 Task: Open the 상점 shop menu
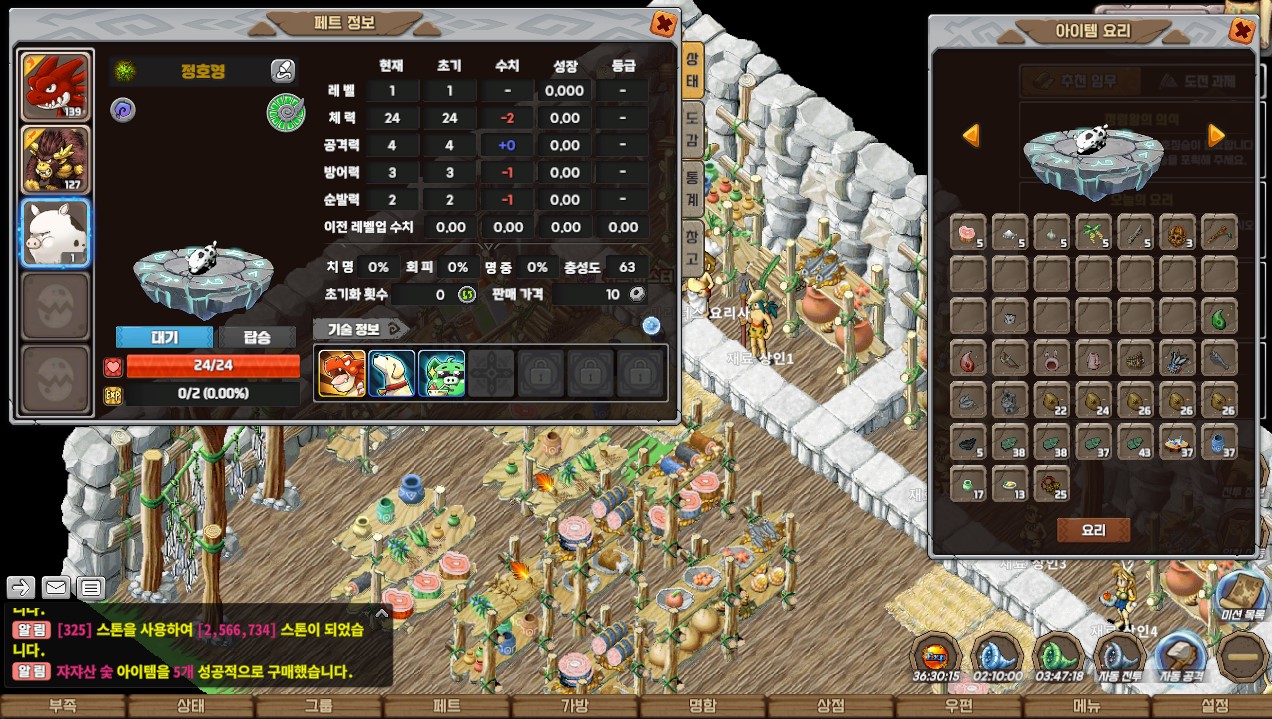point(830,706)
